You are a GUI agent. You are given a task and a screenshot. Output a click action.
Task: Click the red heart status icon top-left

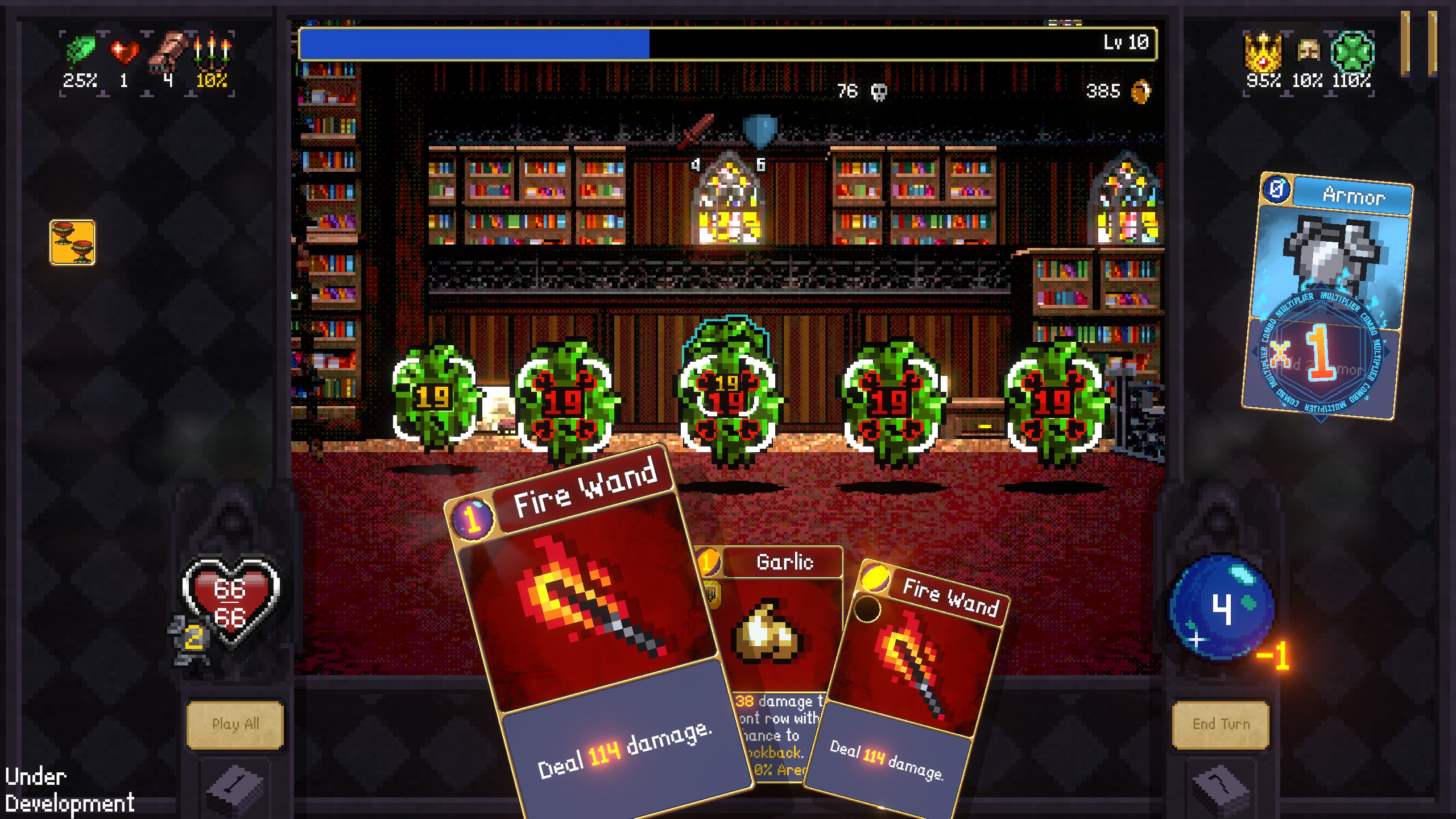125,51
